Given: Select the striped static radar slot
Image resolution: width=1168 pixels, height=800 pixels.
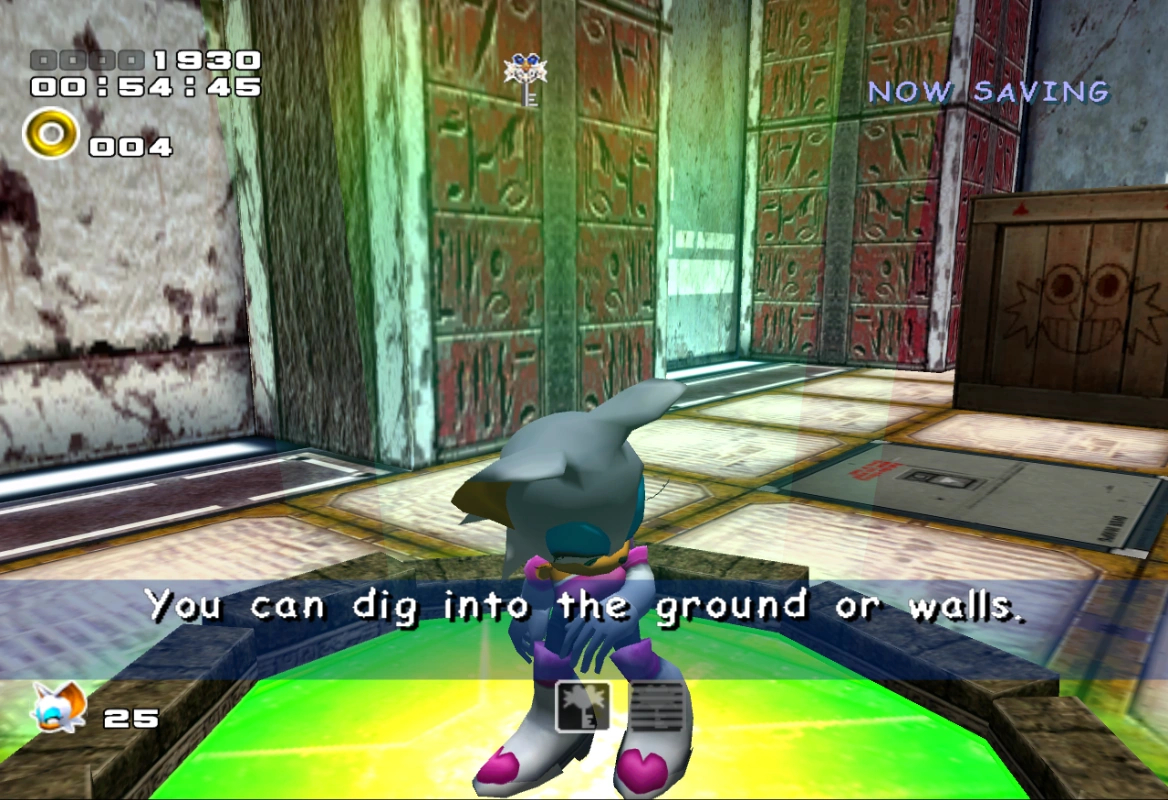Looking at the screenshot, I should 657,707.
